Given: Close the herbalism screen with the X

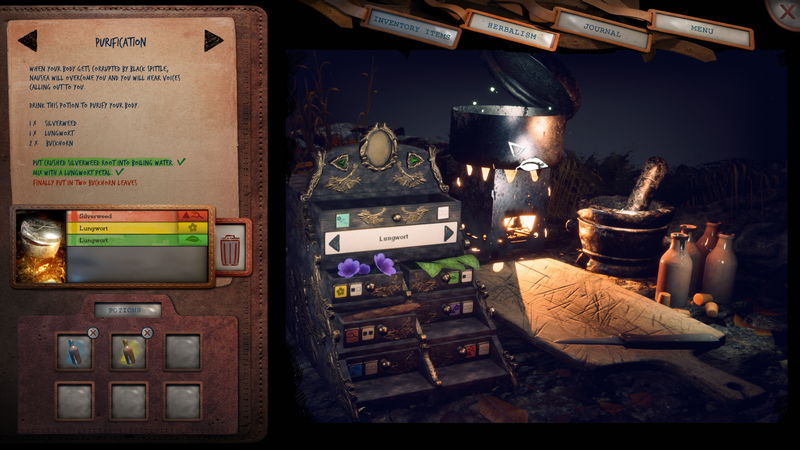Looking at the screenshot, I should click(x=785, y=10).
